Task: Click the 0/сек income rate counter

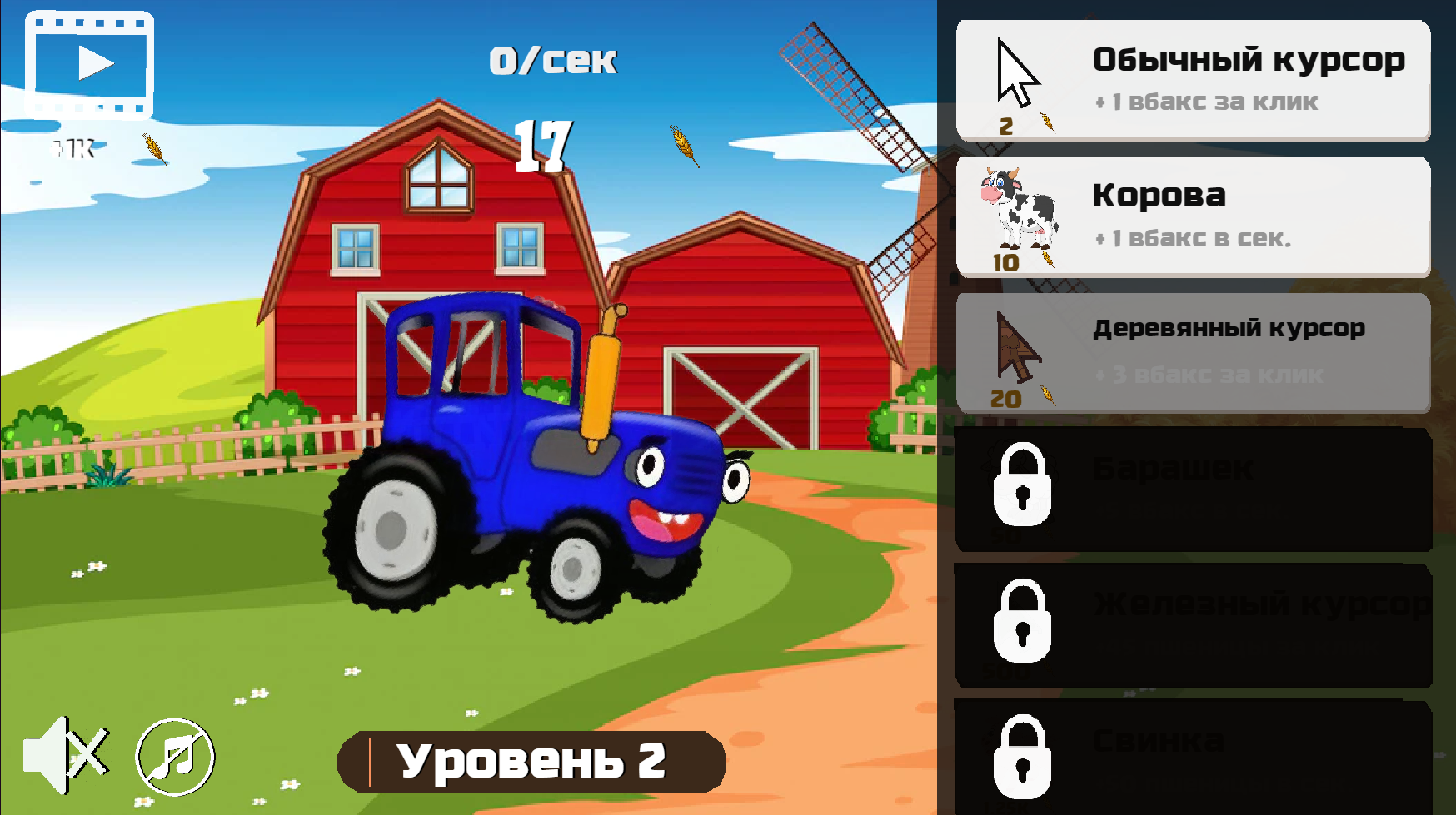Action: click(554, 58)
